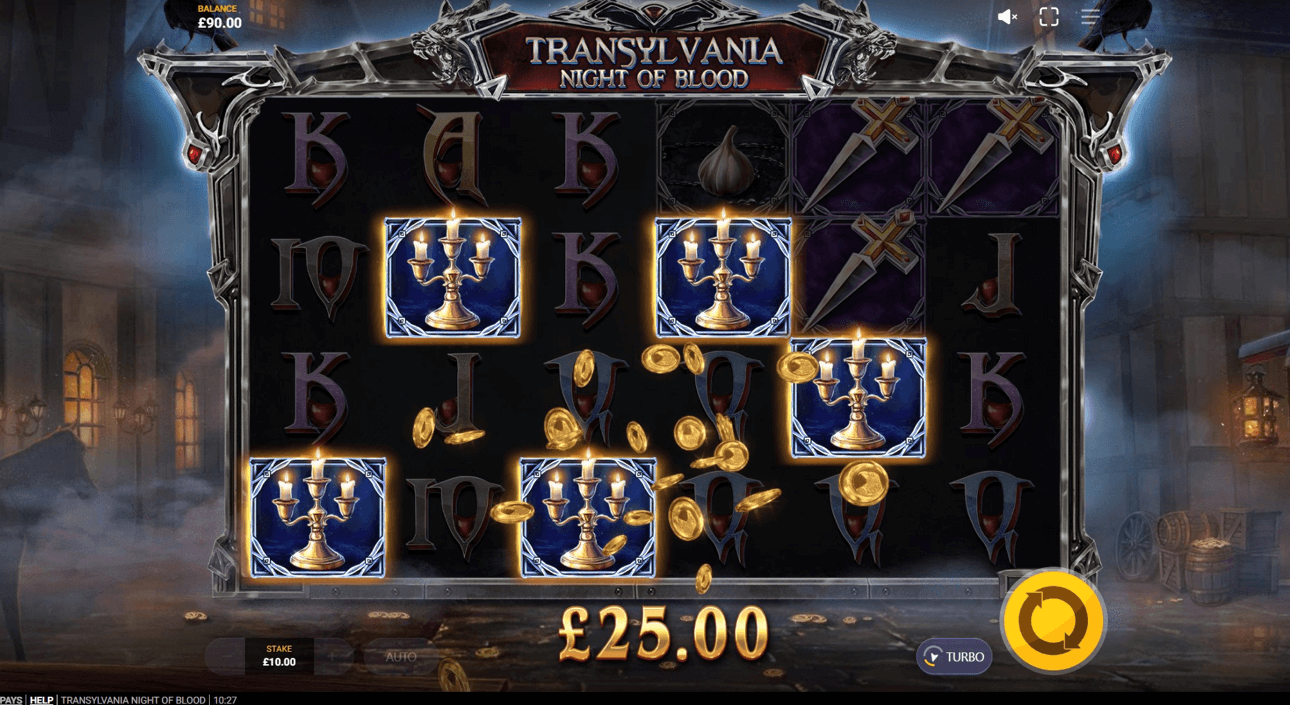Unmute the game sound
1290x705 pixels.
[1007, 17]
